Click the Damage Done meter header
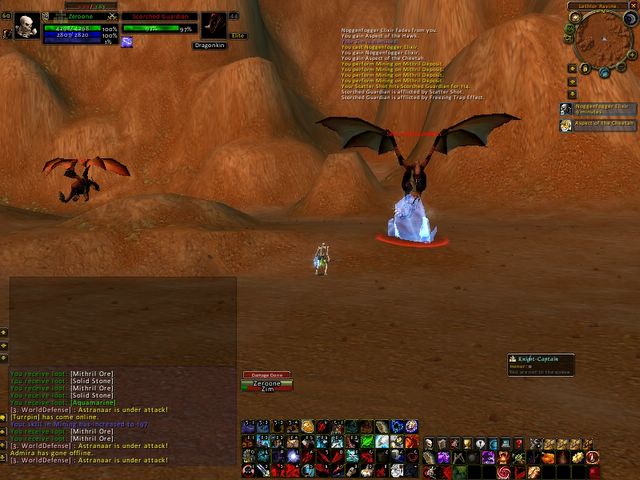 point(267,375)
